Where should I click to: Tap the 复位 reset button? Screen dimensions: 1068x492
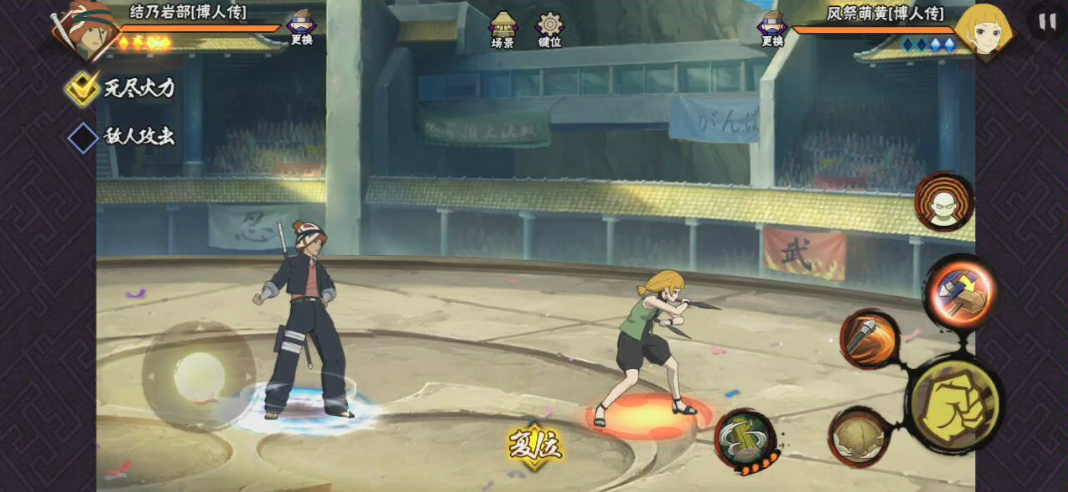pos(534,442)
